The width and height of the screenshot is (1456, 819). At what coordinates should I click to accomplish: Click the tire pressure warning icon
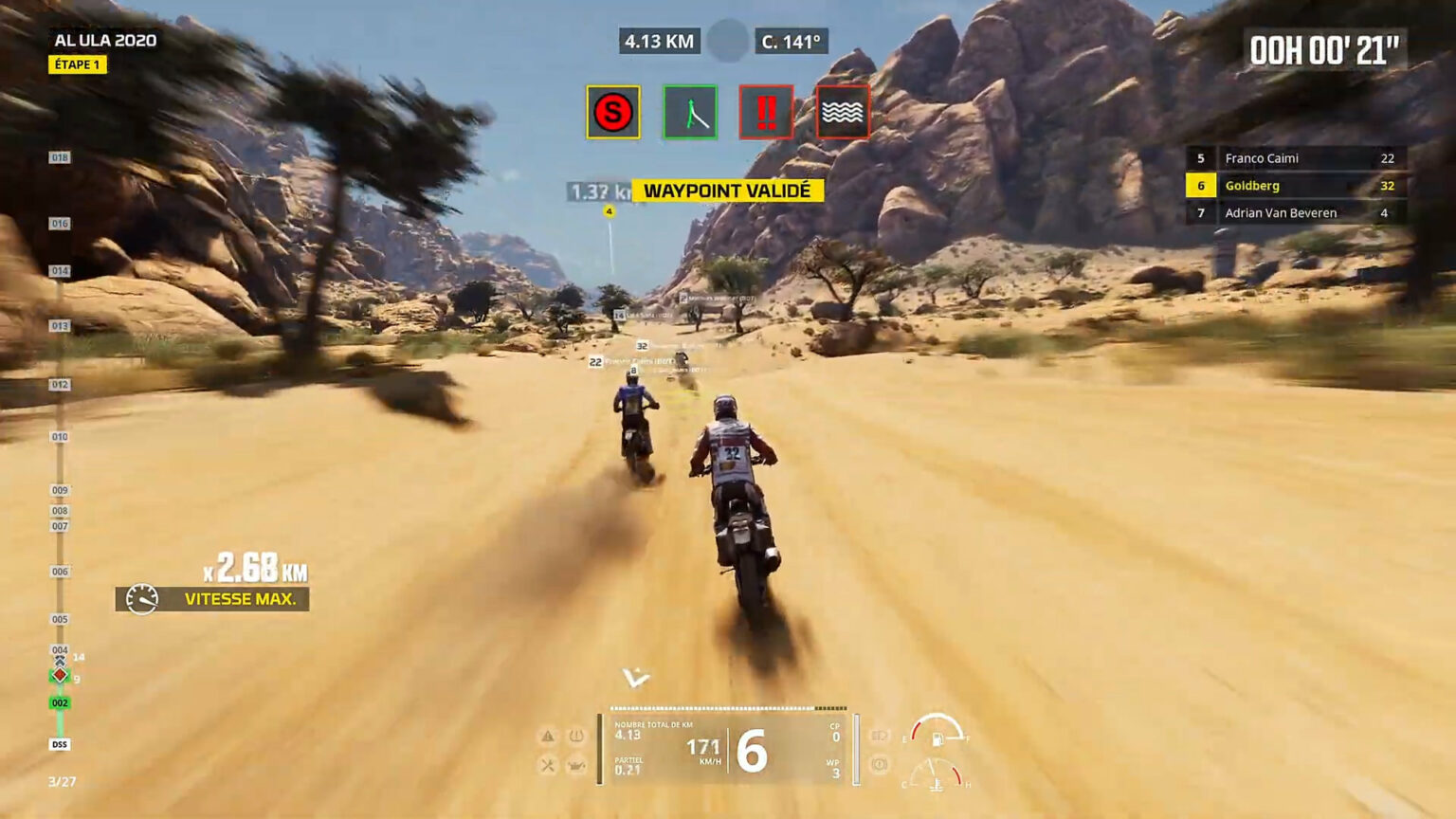click(x=575, y=736)
